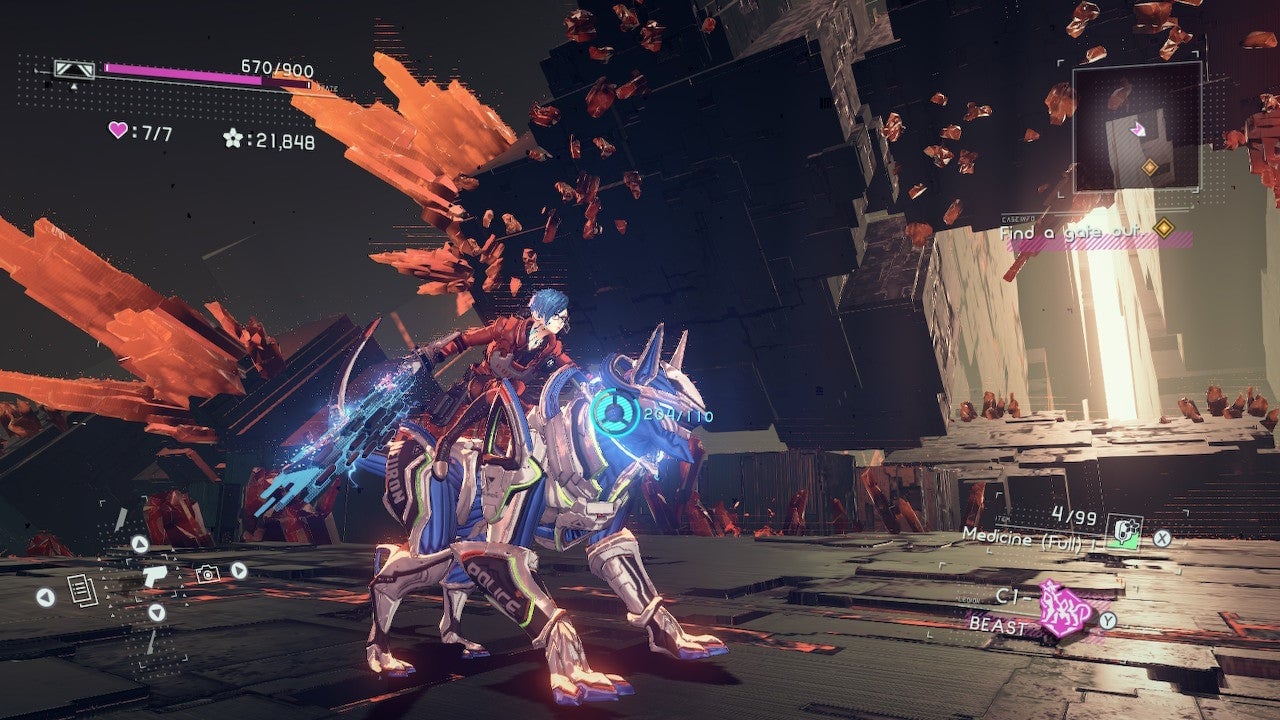1280x720 pixels.
Task: Select the Medicine (Full) item icon
Action: pyautogui.click(x=1128, y=531)
